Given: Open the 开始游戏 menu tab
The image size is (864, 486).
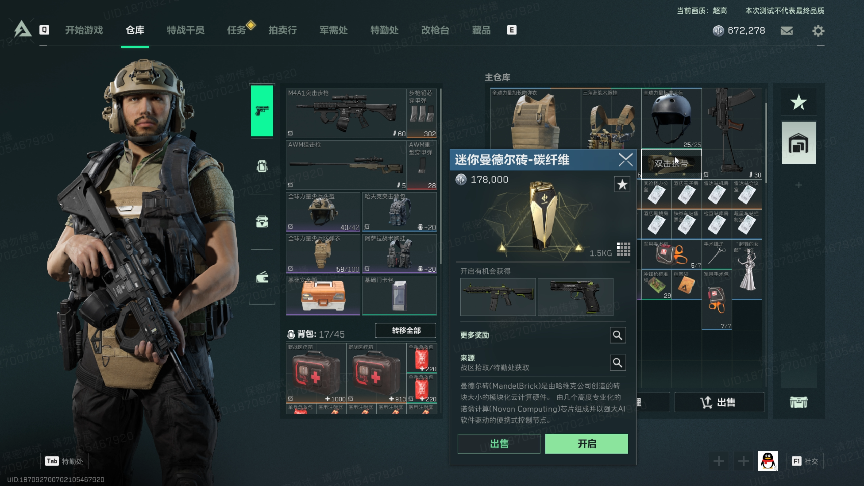Looking at the screenshot, I should pos(86,30).
